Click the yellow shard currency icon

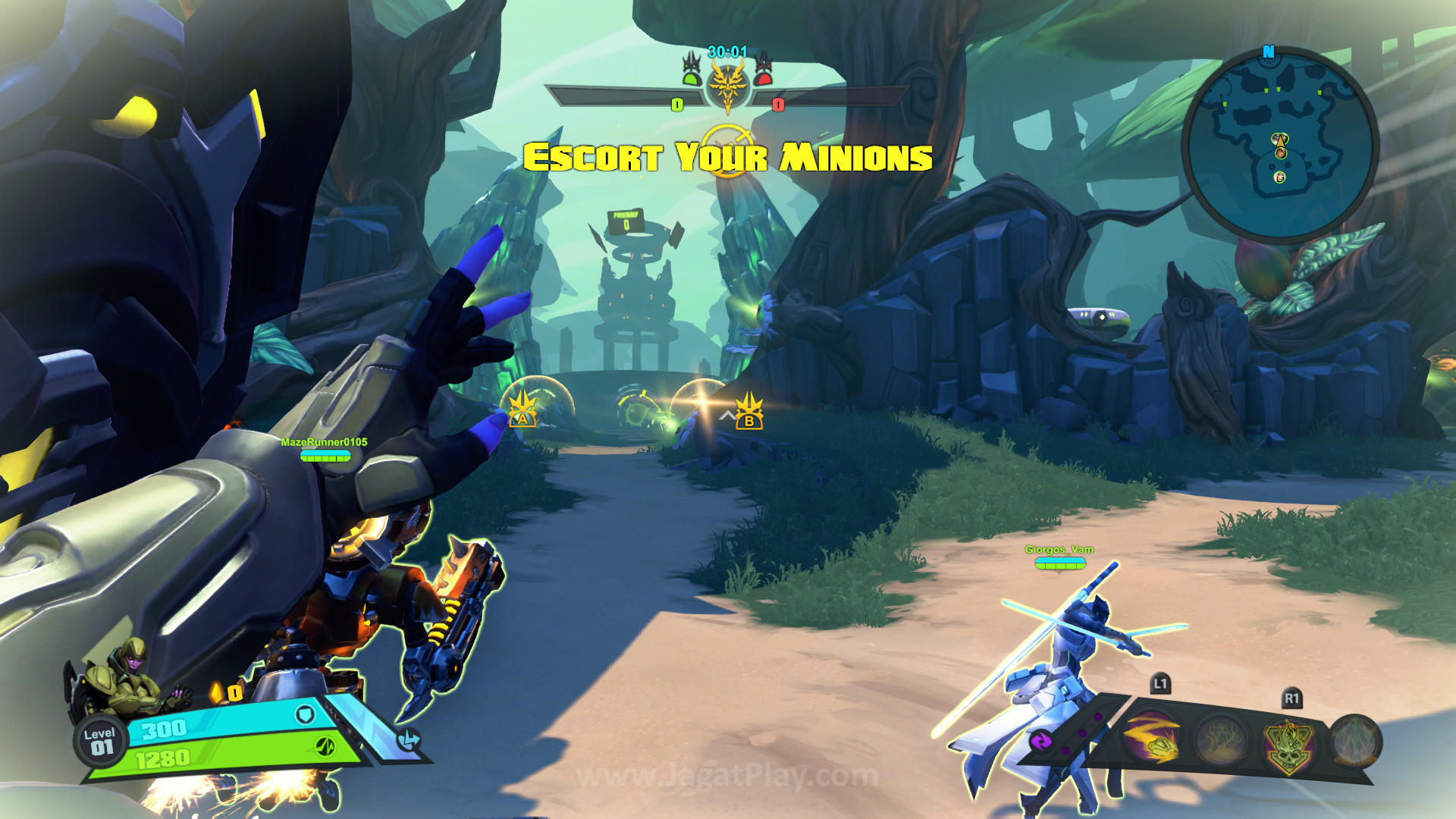pos(218,692)
